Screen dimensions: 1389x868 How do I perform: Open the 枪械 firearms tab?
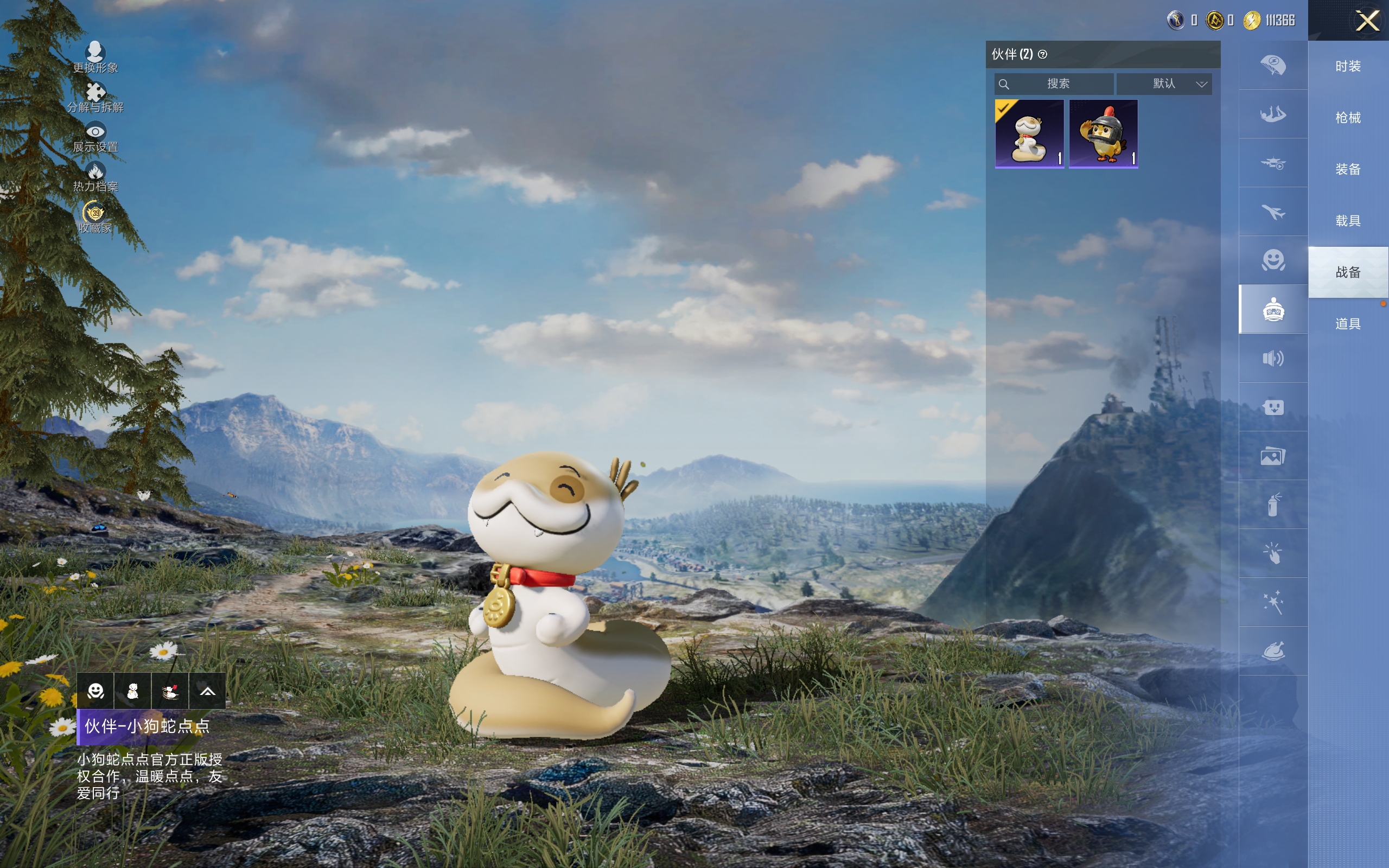click(x=1348, y=118)
